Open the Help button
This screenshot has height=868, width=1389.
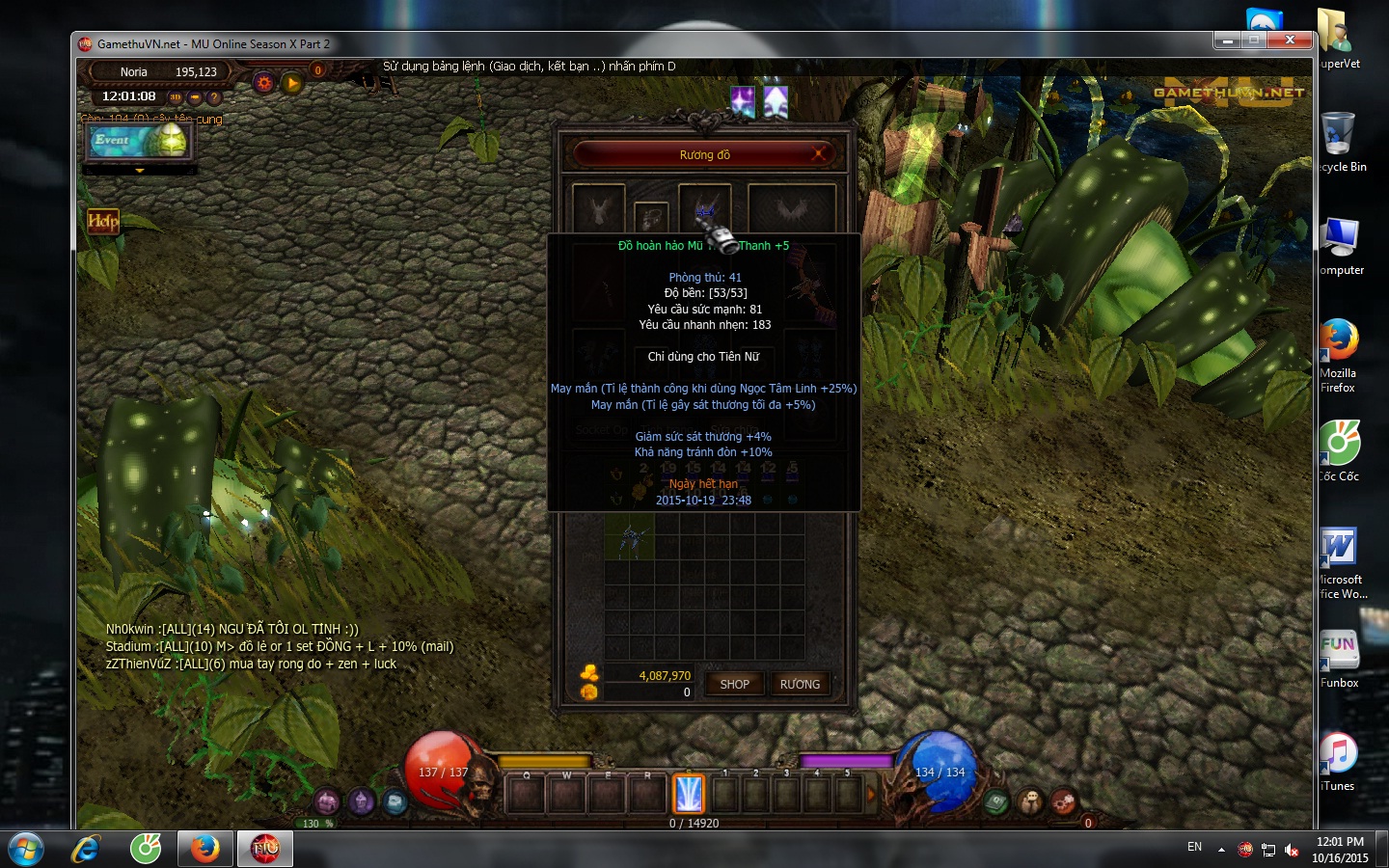(103, 222)
